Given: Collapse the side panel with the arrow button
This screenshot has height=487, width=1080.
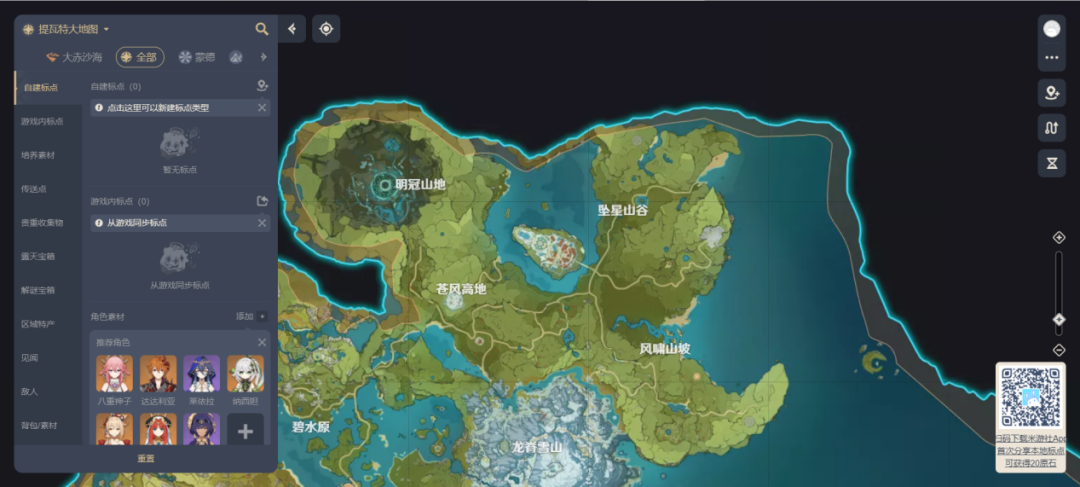Looking at the screenshot, I should (292, 29).
